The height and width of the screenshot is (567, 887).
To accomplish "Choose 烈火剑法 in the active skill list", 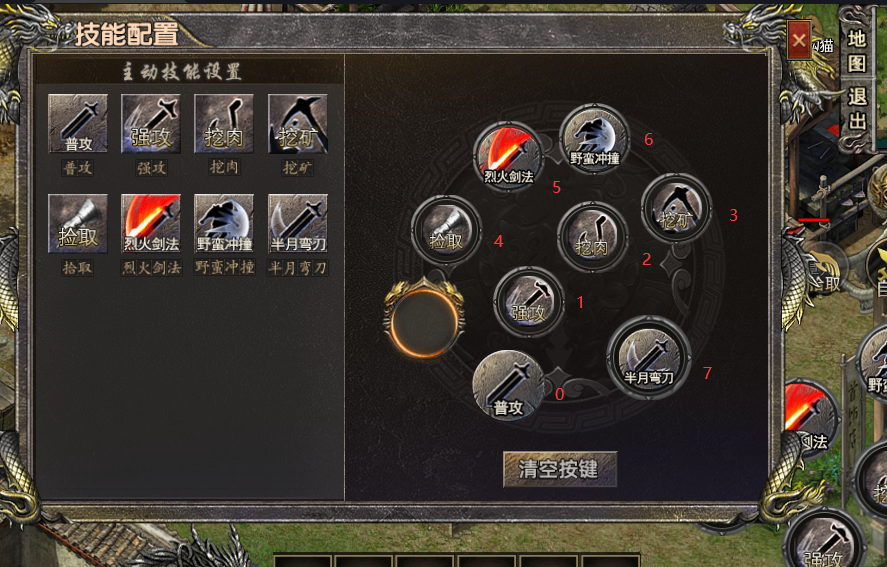I will coord(151,224).
